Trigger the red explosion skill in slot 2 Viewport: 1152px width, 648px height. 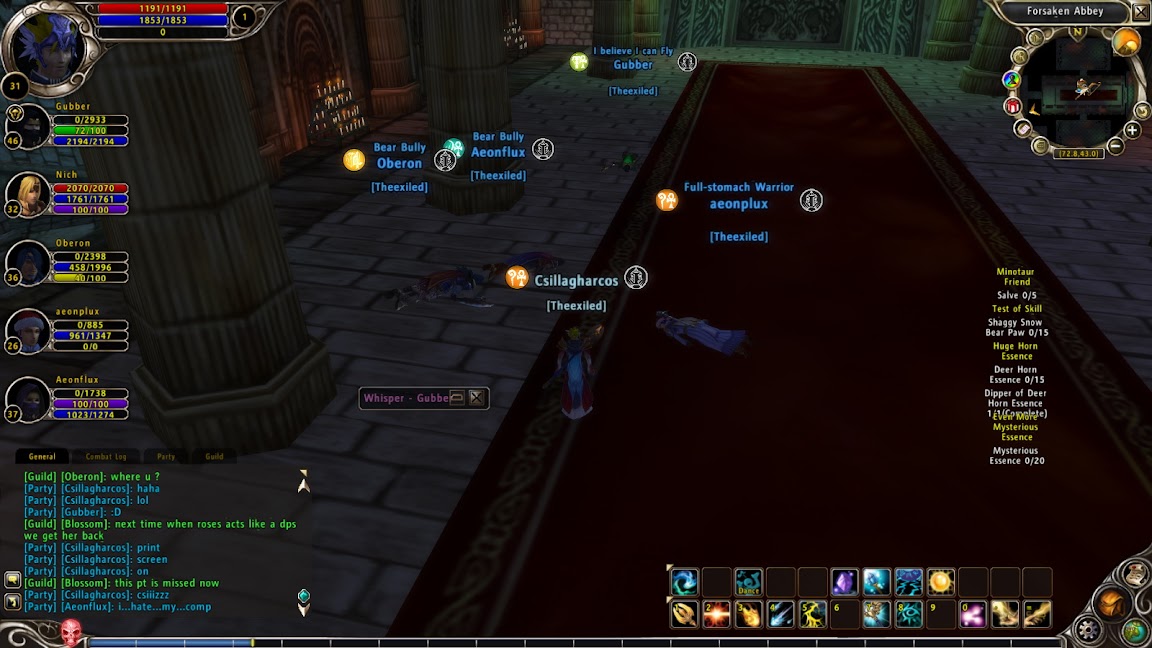[x=716, y=614]
